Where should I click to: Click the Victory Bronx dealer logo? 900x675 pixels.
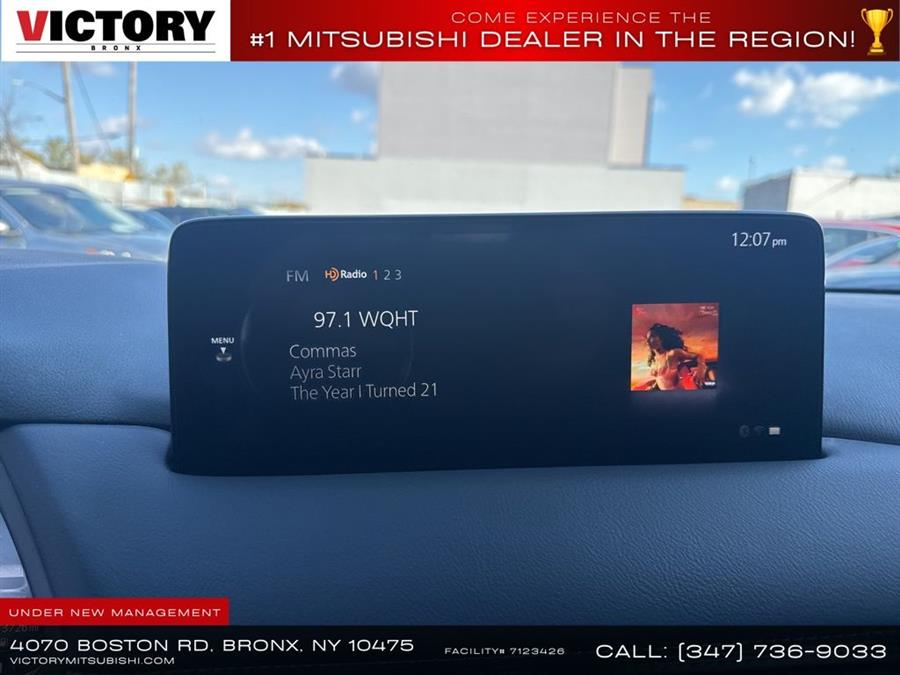coord(115,30)
